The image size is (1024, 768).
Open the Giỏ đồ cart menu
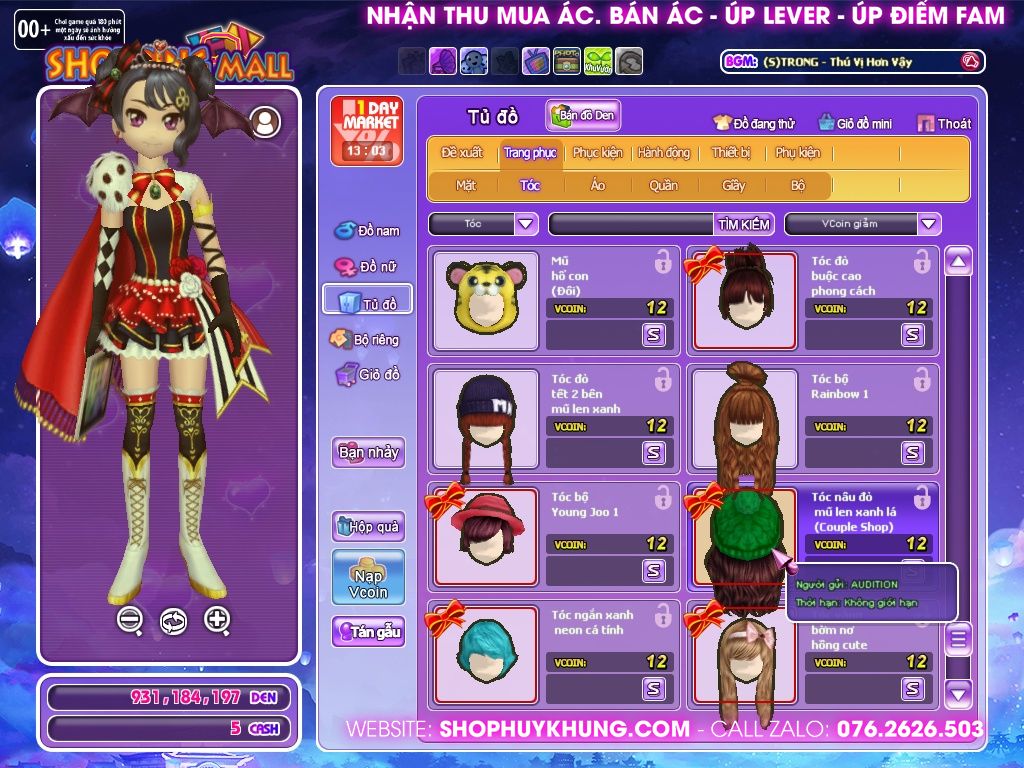click(368, 375)
